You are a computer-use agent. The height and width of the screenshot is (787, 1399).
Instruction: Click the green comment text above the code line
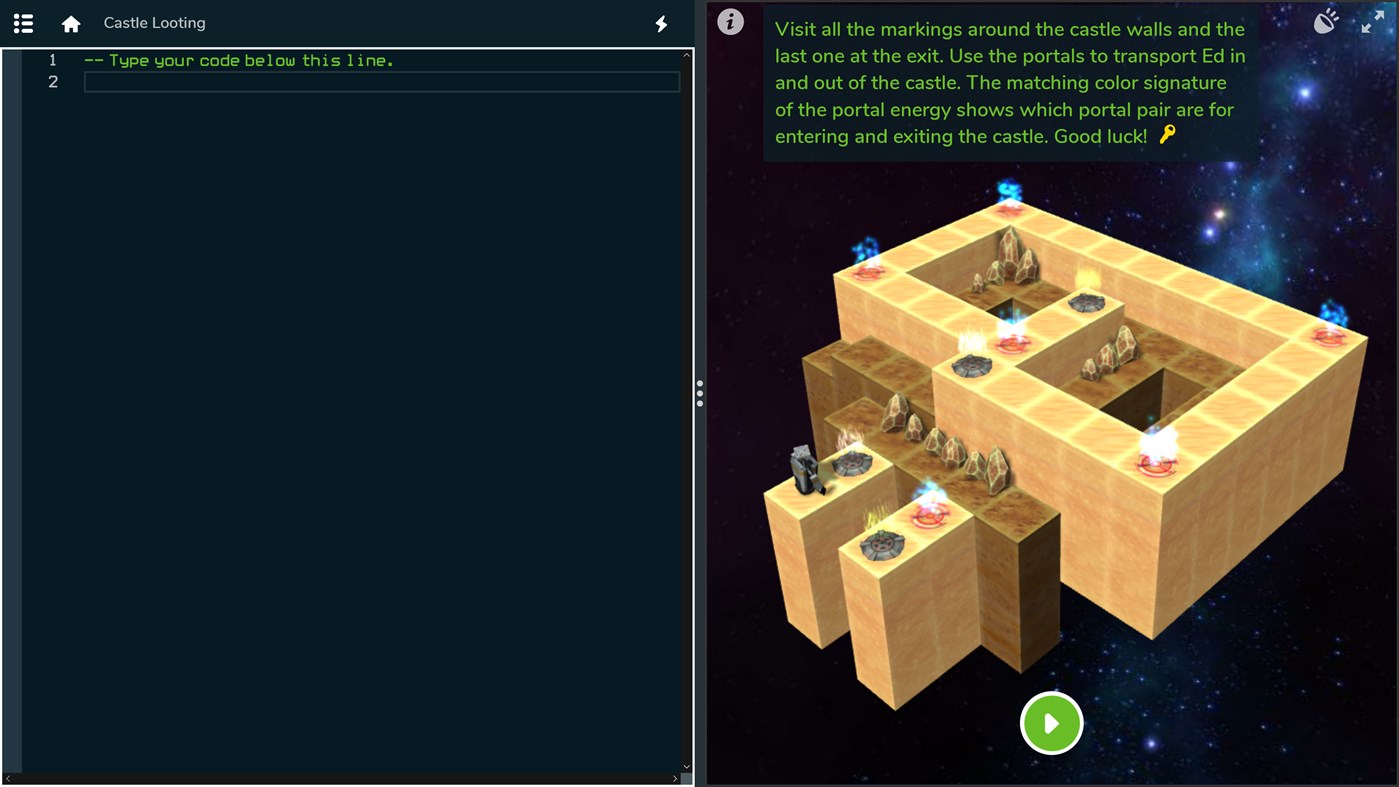pyautogui.click(x=240, y=60)
